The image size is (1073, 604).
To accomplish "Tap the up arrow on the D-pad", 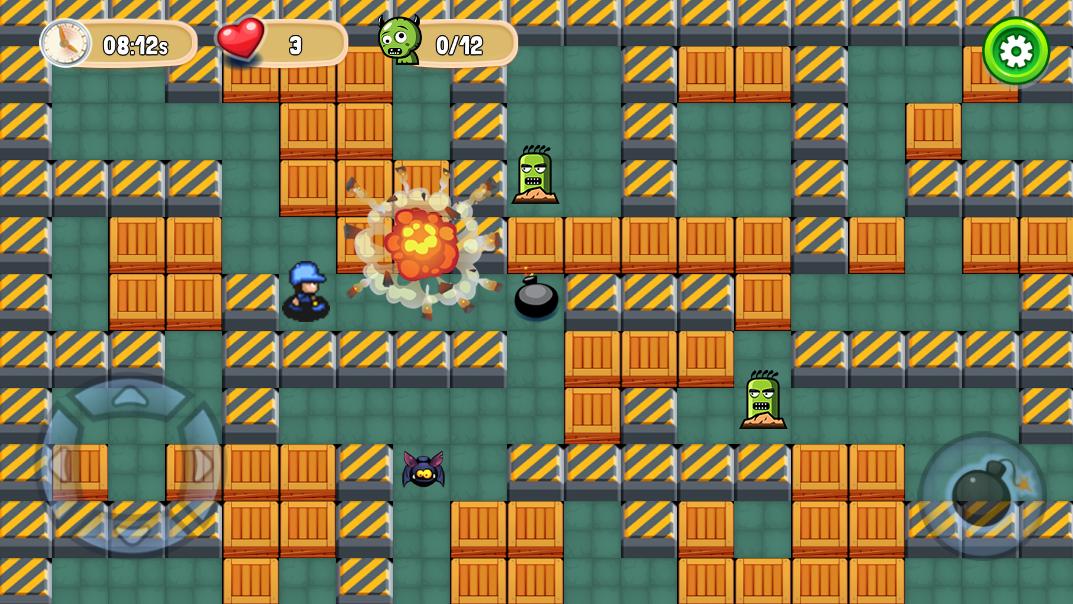I will tap(130, 397).
